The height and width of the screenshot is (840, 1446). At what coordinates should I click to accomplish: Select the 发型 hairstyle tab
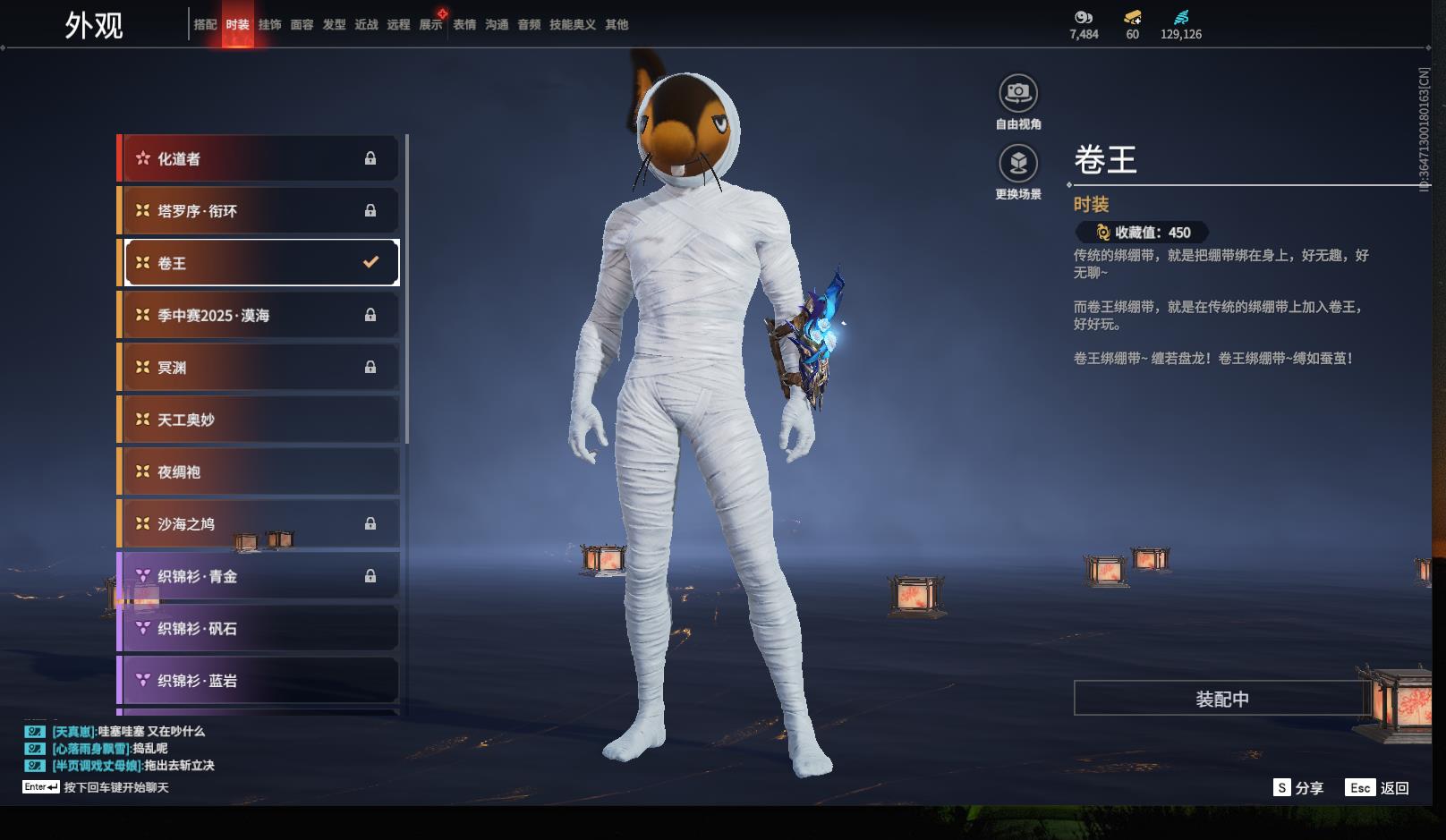tap(334, 25)
